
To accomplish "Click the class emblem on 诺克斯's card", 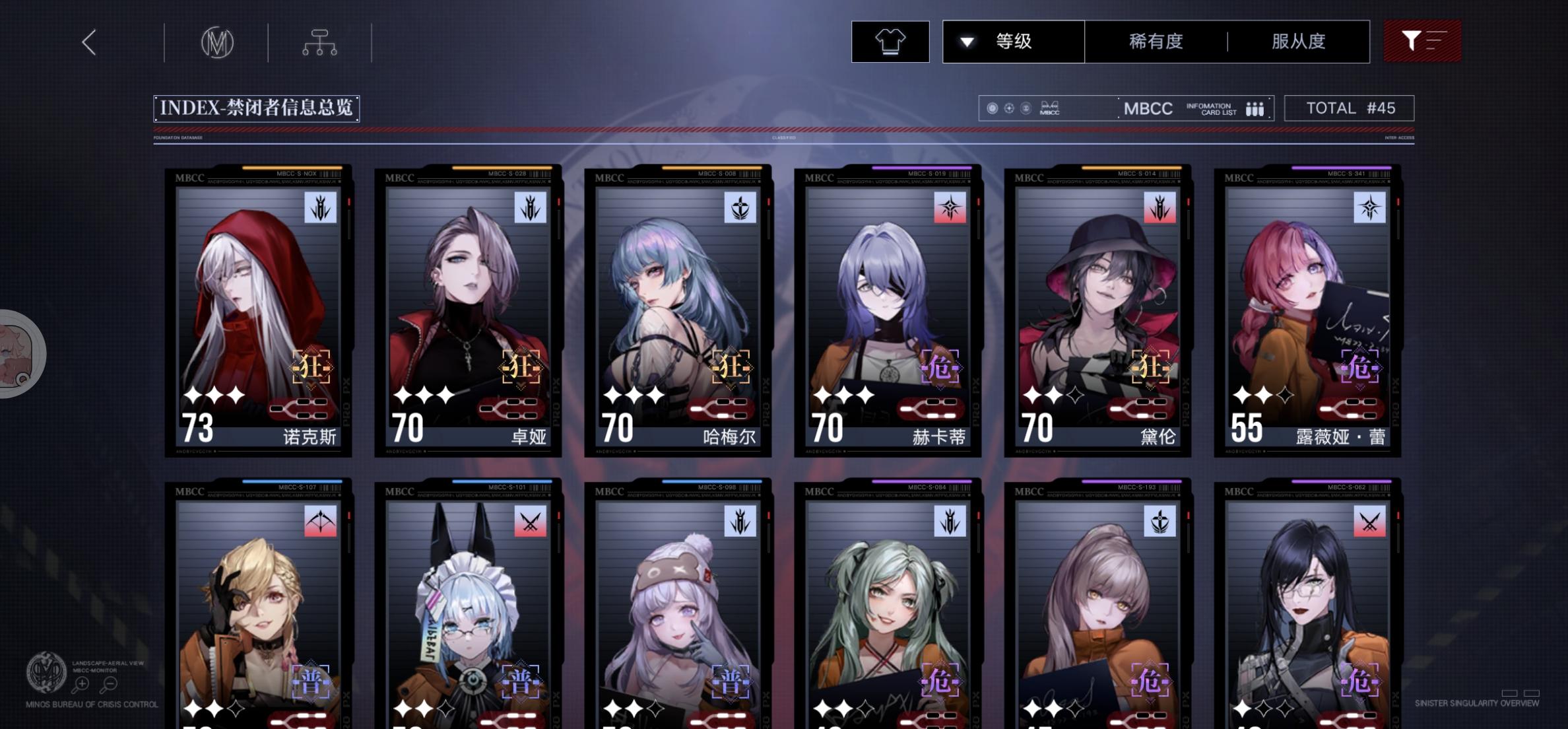I will [x=321, y=208].
